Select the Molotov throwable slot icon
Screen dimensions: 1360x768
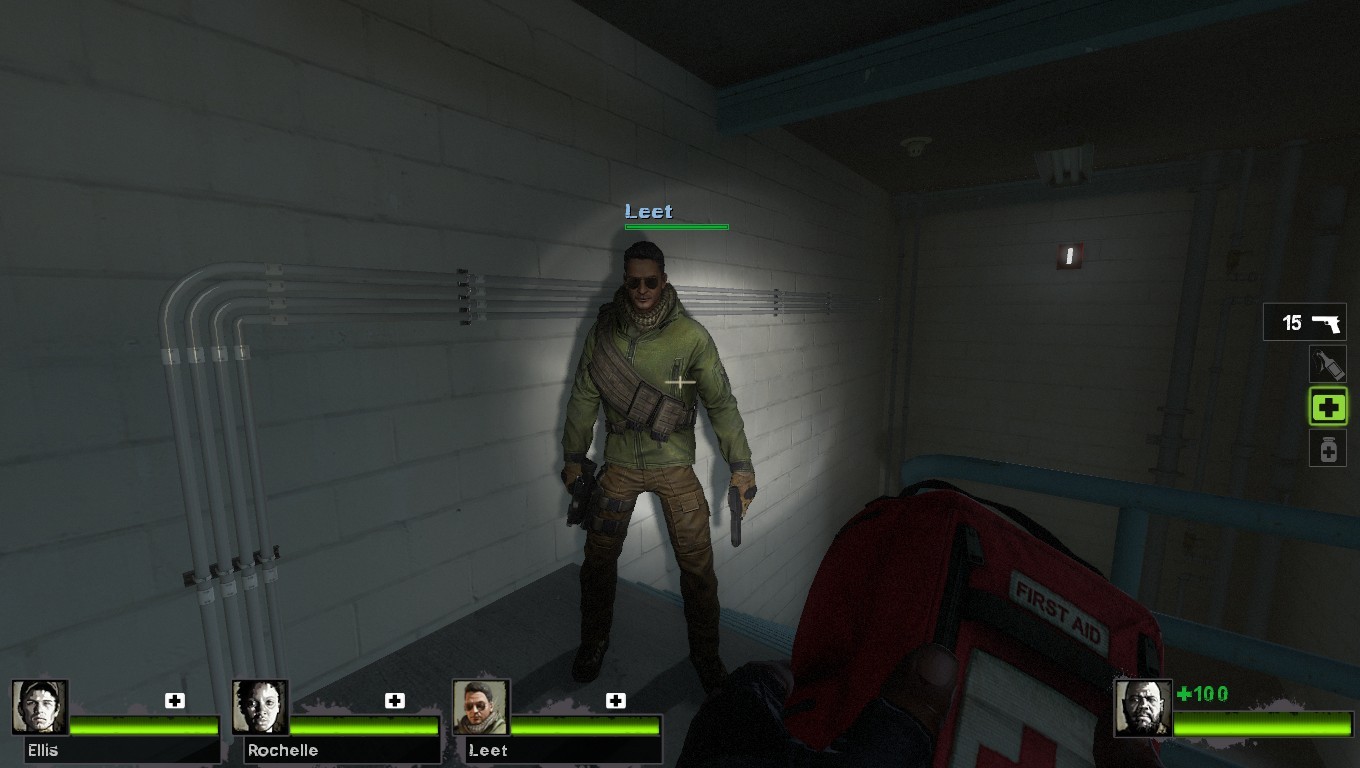coord(1328,364)
